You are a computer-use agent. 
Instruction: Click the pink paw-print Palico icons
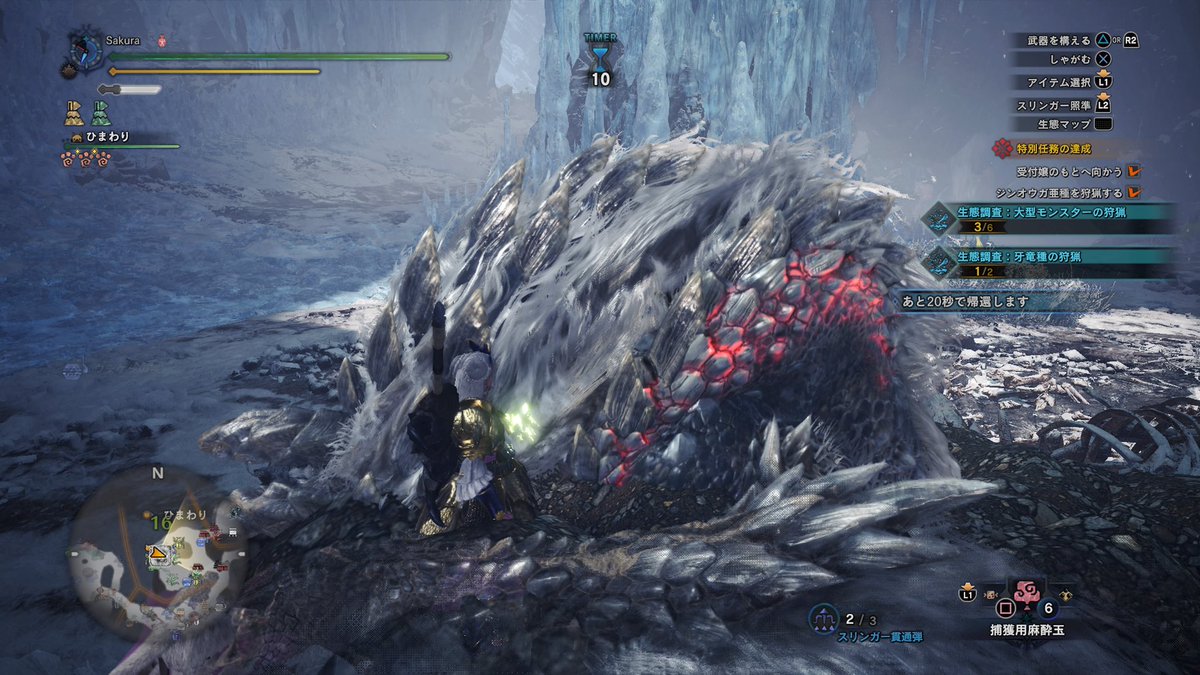(x=86, y=158)
